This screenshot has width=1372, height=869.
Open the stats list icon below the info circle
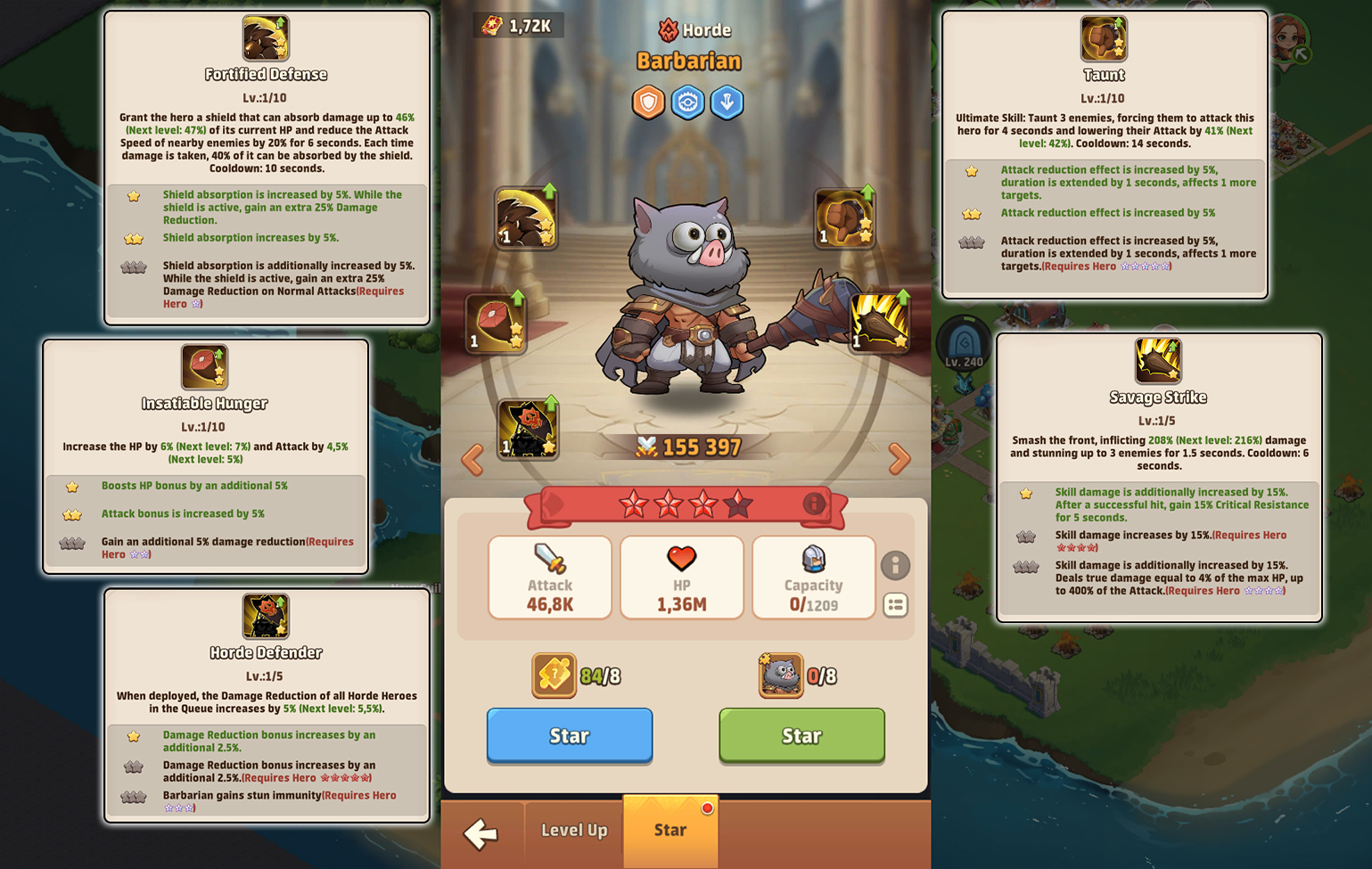[x=896, y=605]
